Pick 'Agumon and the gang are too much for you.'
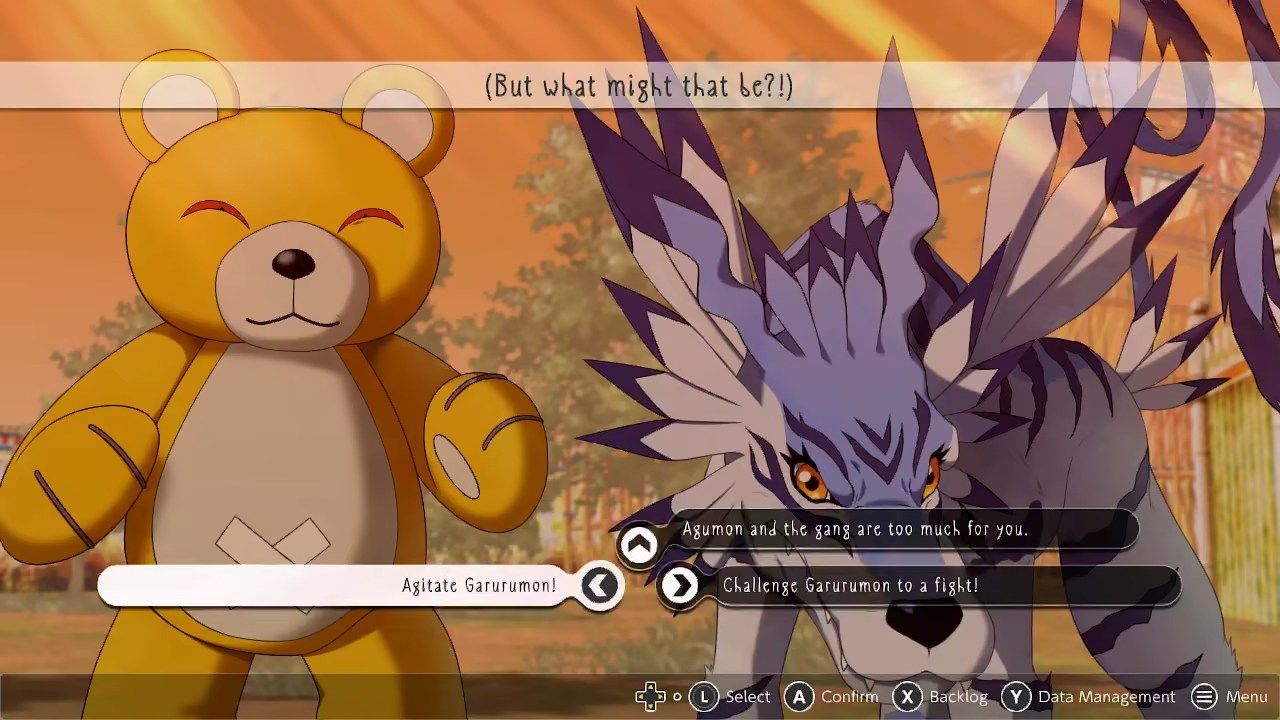Viewport: 1280px width, 720px height. [x=854, y=529]
